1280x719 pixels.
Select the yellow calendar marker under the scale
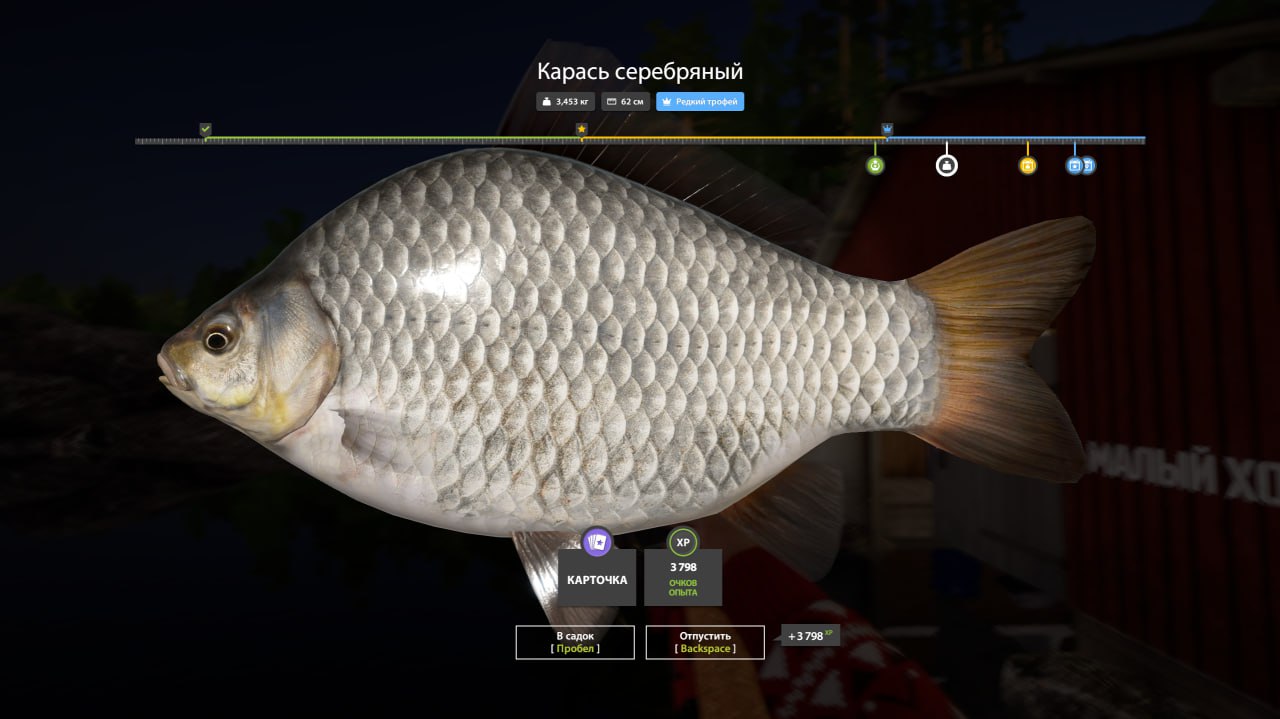click(x=1027, y=165)
